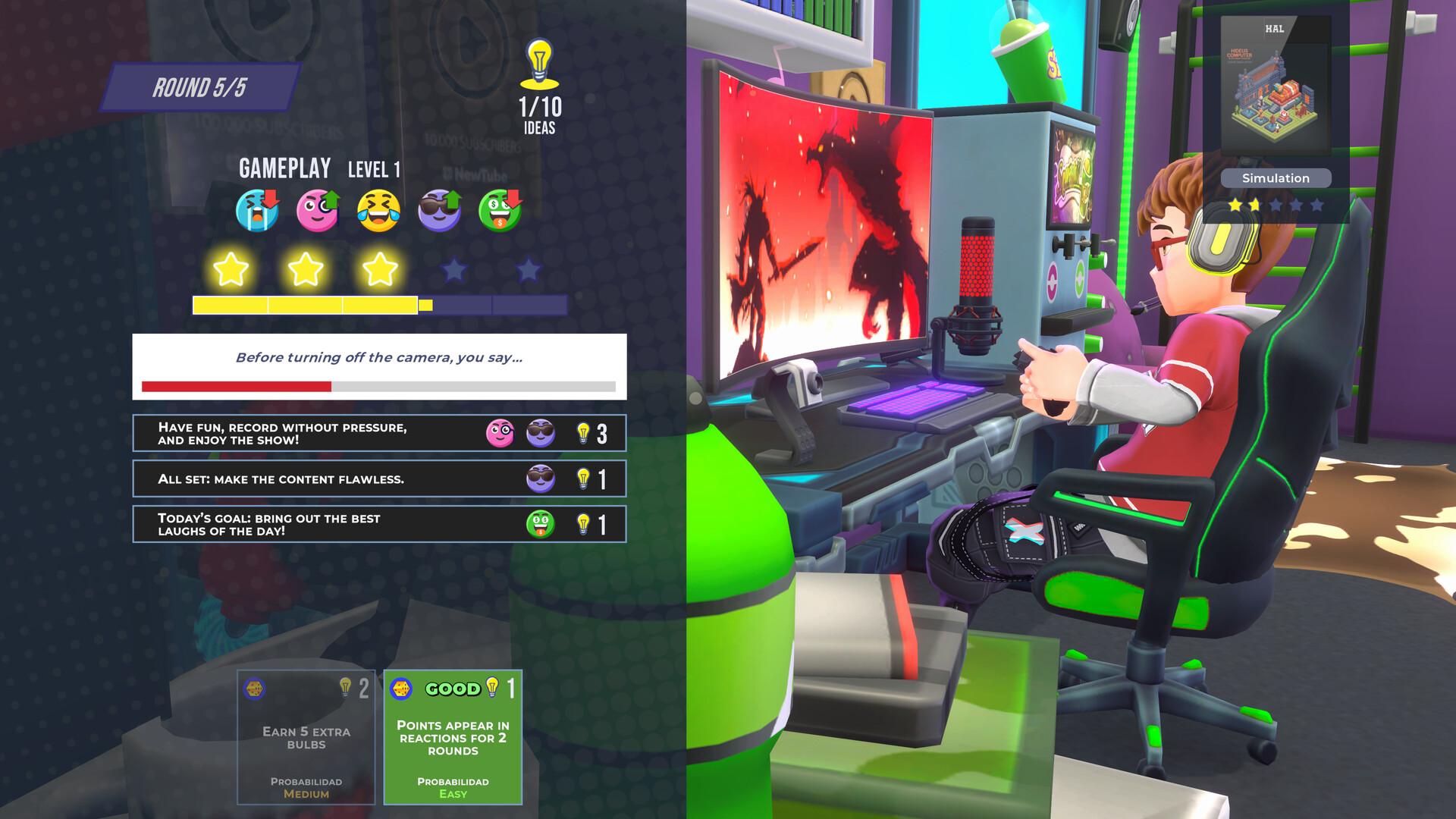Pick 'Today's goal: bring out the best laughs'

pos(379,524)
